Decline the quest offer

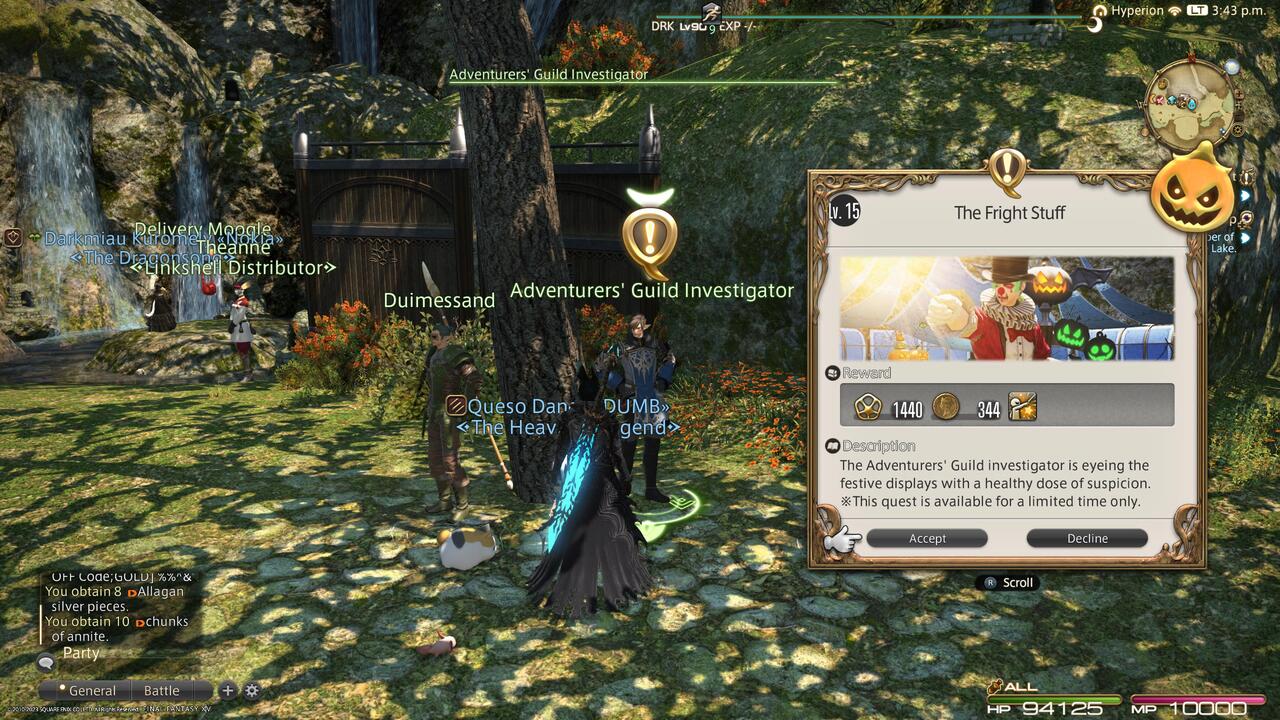coord(1085,538)
